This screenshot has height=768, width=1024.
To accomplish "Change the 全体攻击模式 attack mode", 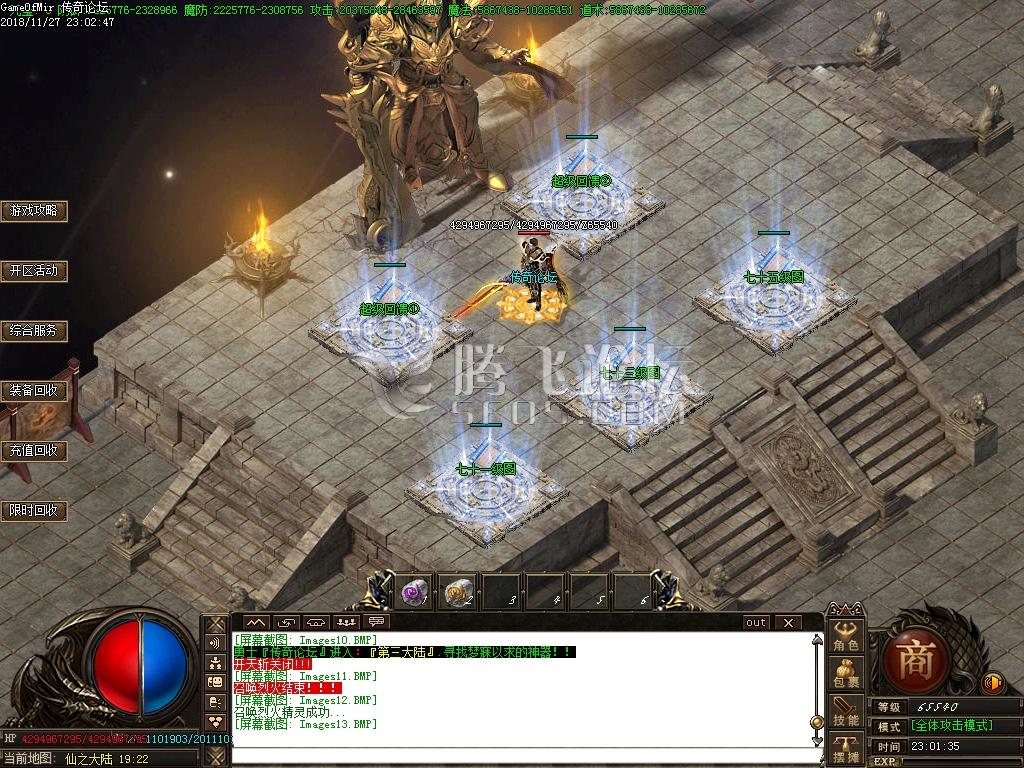I will [x=950, y=726].
